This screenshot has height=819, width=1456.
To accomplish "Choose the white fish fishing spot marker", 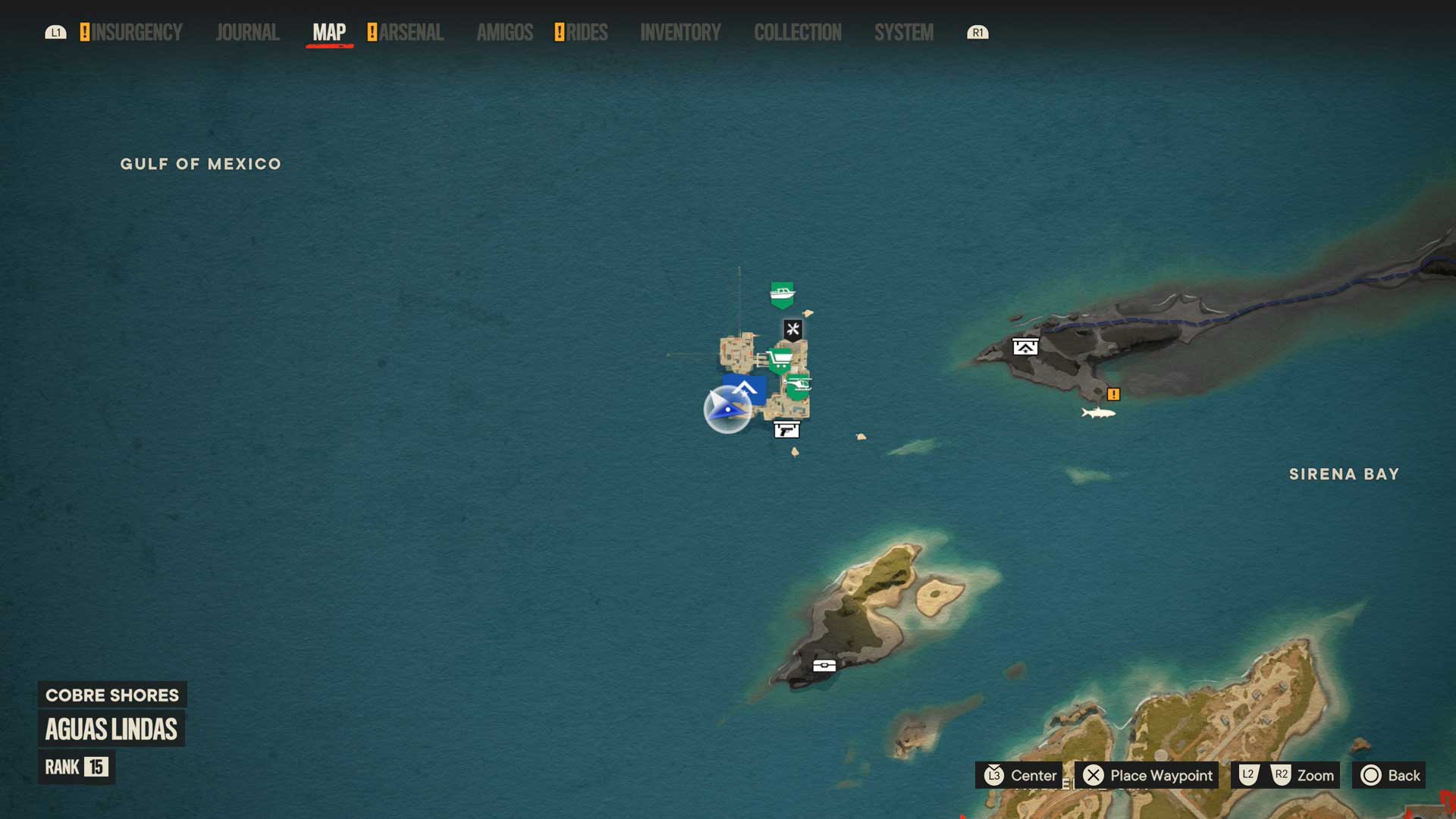I will click(1098, 413).
